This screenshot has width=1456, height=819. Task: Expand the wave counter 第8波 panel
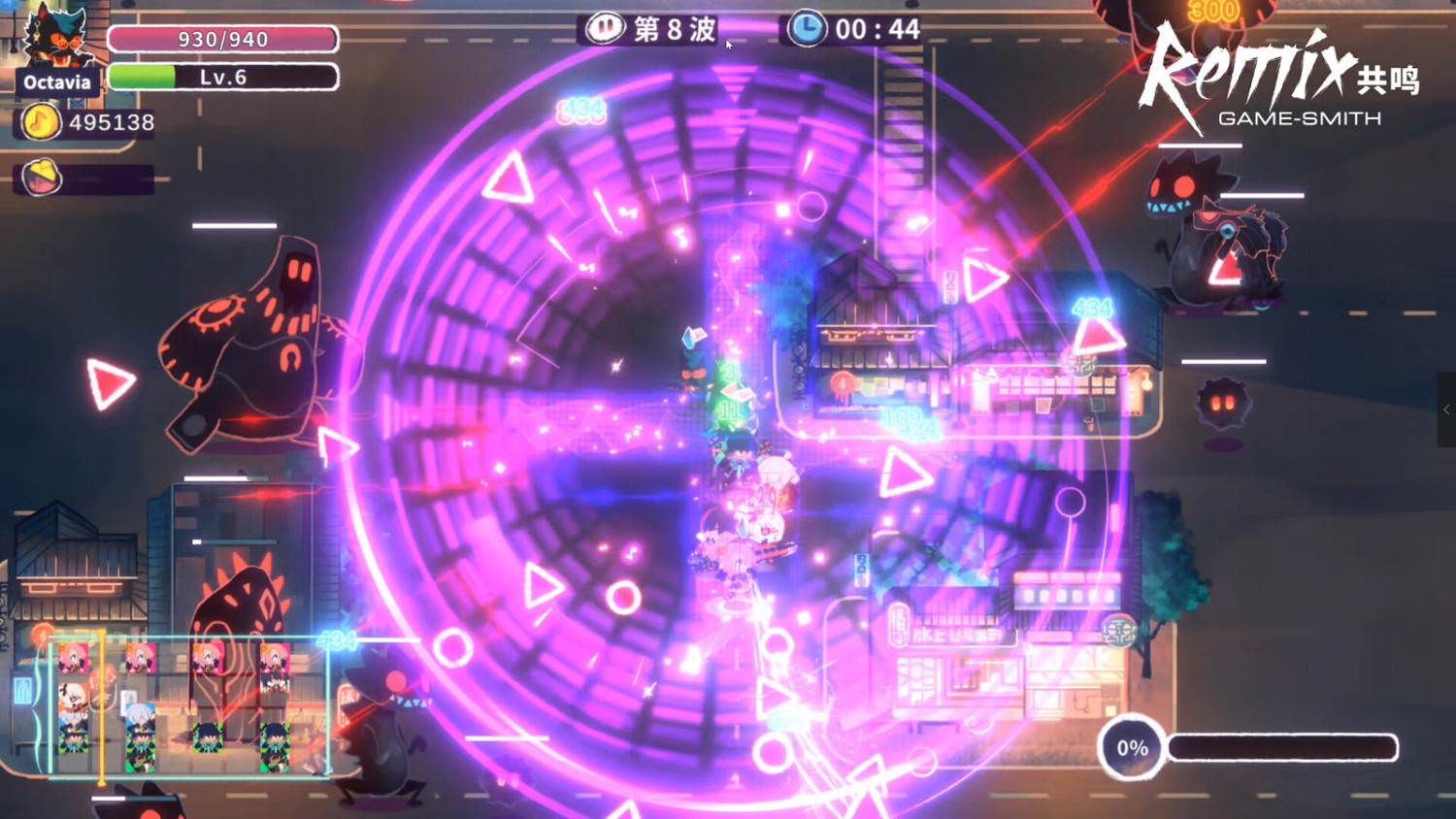point(659,28)
